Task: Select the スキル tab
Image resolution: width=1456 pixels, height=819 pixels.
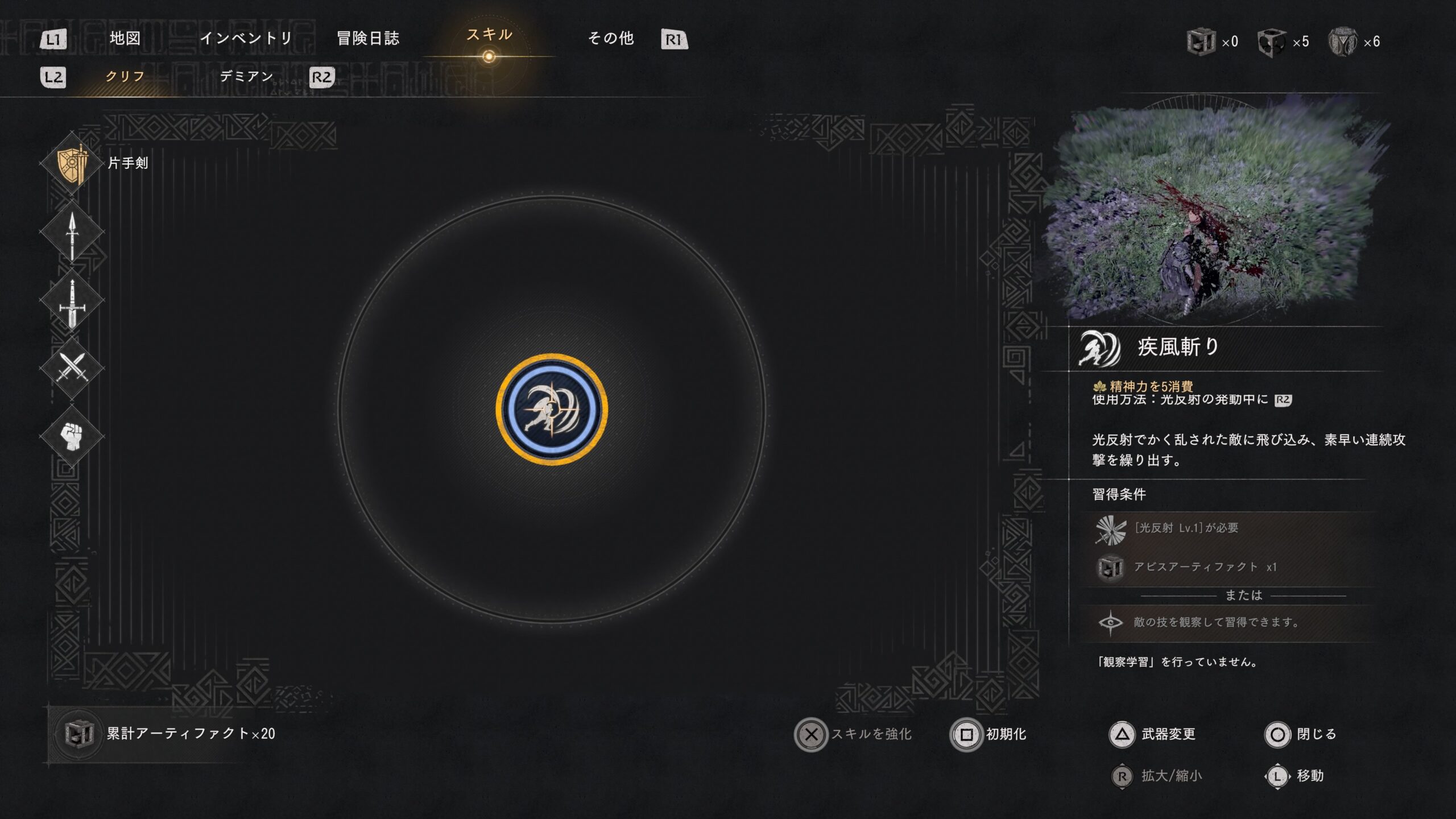Action: click(489, 35)
